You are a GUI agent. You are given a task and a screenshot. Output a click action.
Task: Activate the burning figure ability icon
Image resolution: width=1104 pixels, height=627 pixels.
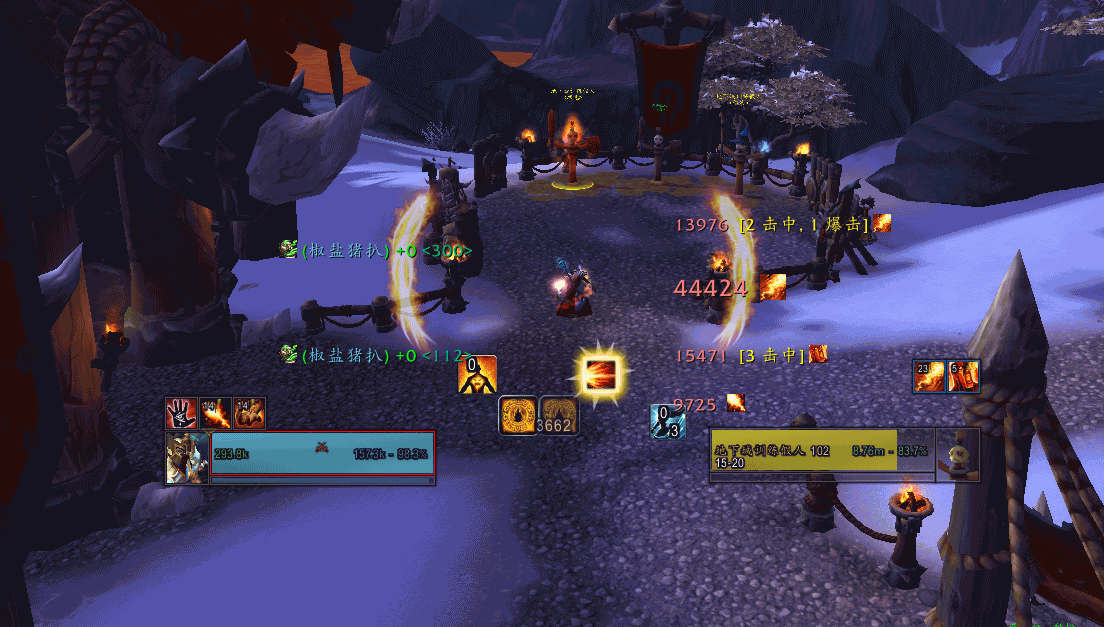click(x=477, y=375)
